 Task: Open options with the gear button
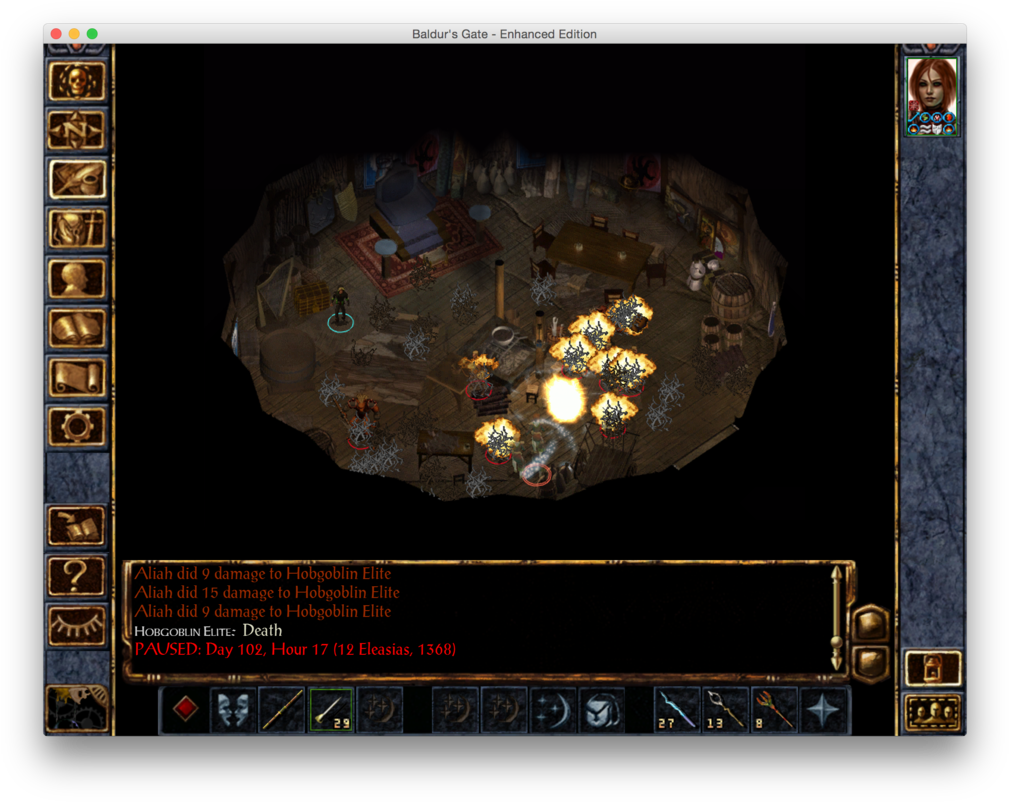pyautogui.click(x=77, y=426)
